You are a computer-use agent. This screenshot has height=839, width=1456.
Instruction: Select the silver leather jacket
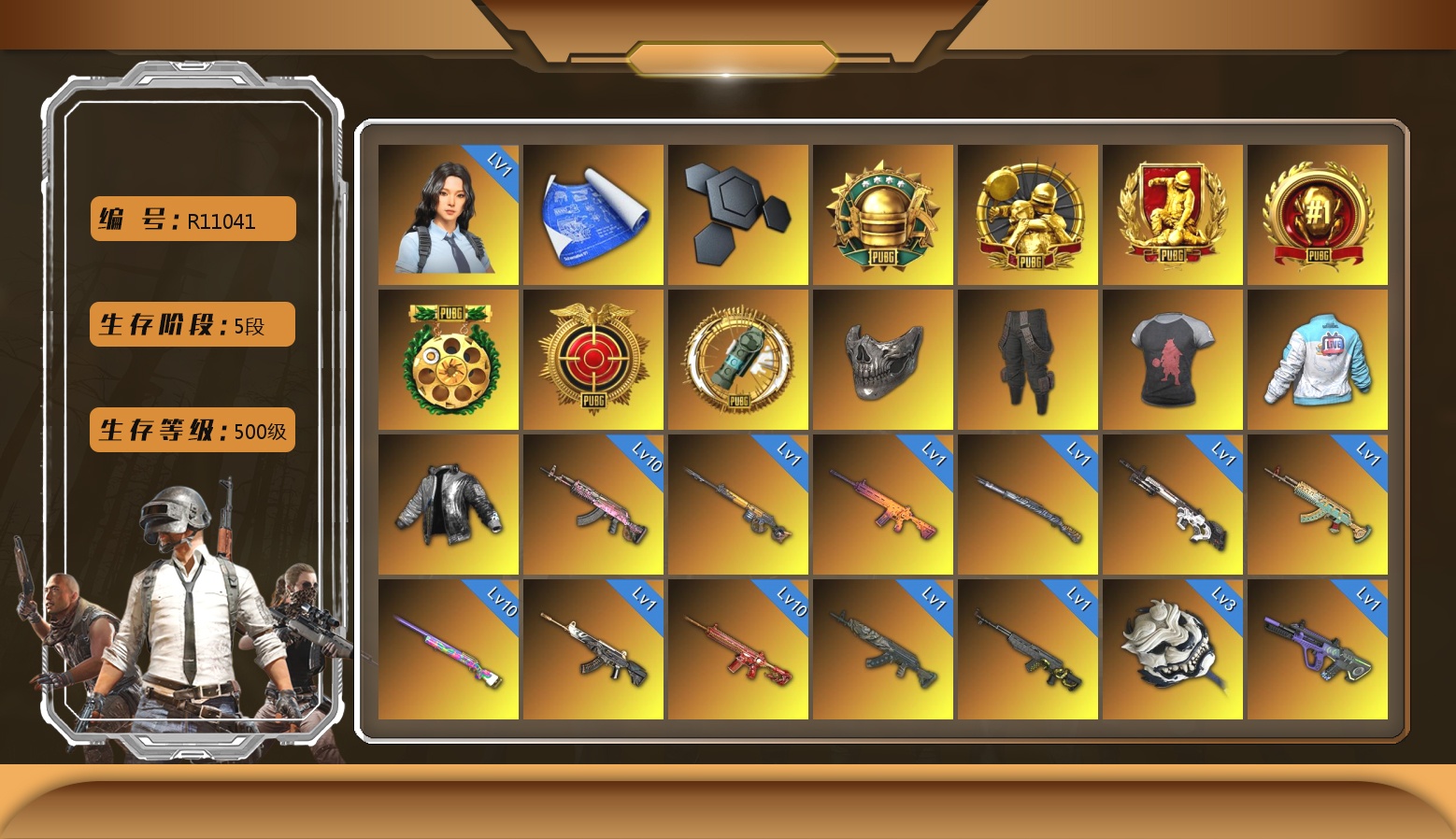click(x=448, y=505)
